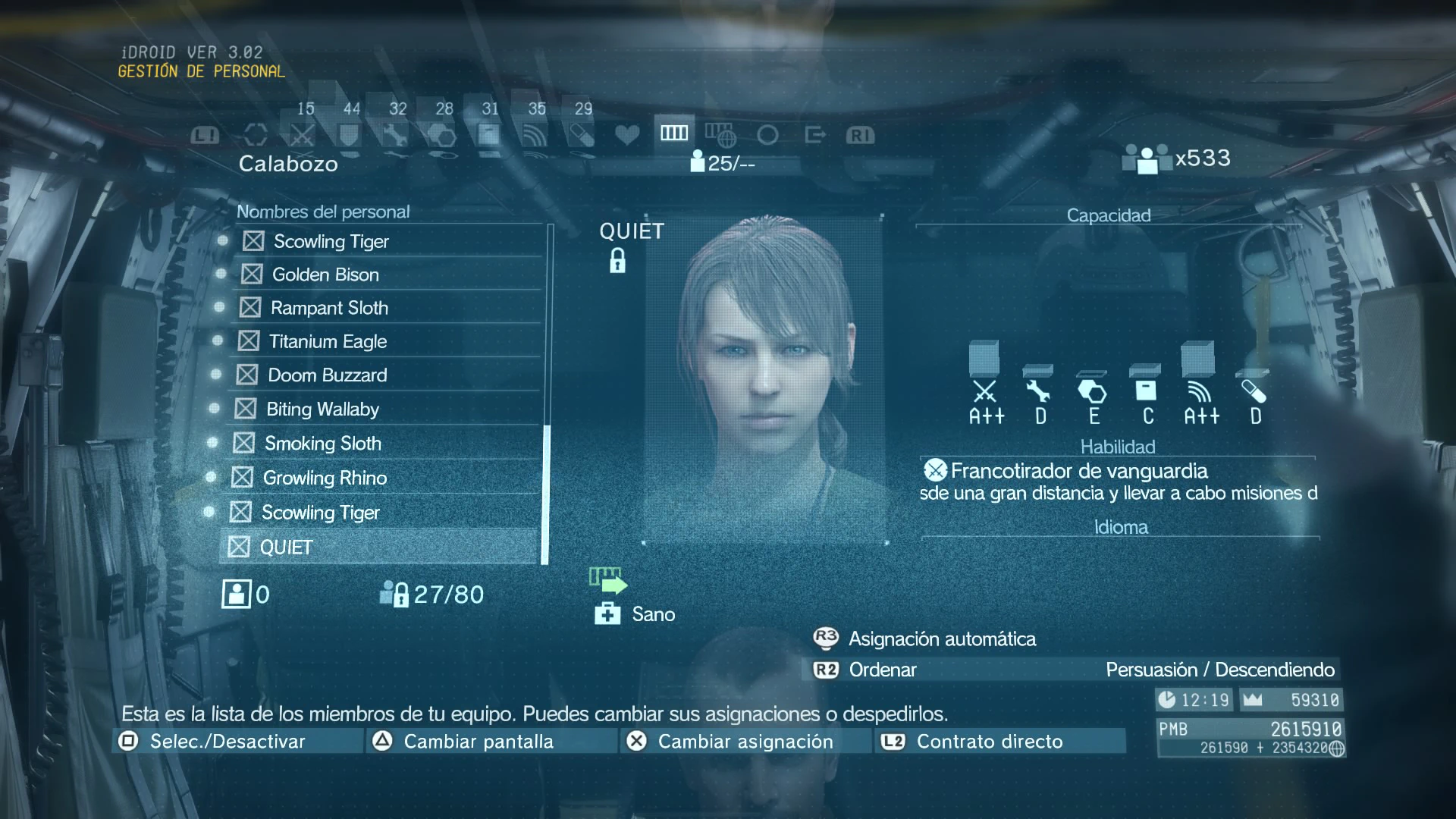Switch to the Base Development hexagon tab
Viewport: 1456px width, 819px height.
[442, 135]
